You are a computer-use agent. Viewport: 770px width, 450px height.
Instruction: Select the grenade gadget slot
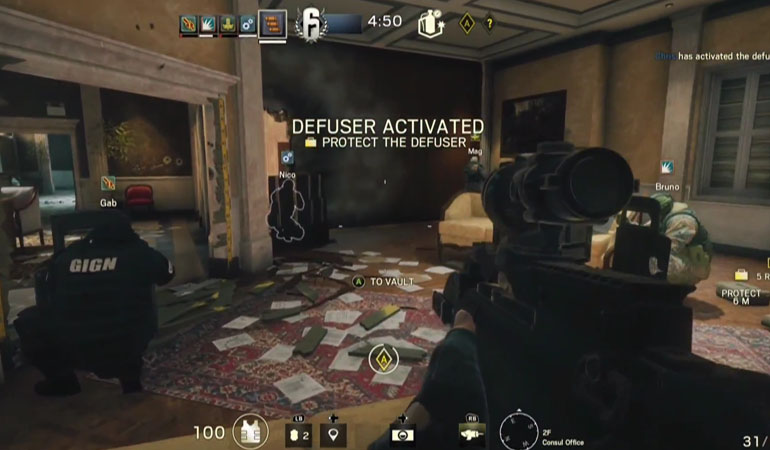(298, 432)
